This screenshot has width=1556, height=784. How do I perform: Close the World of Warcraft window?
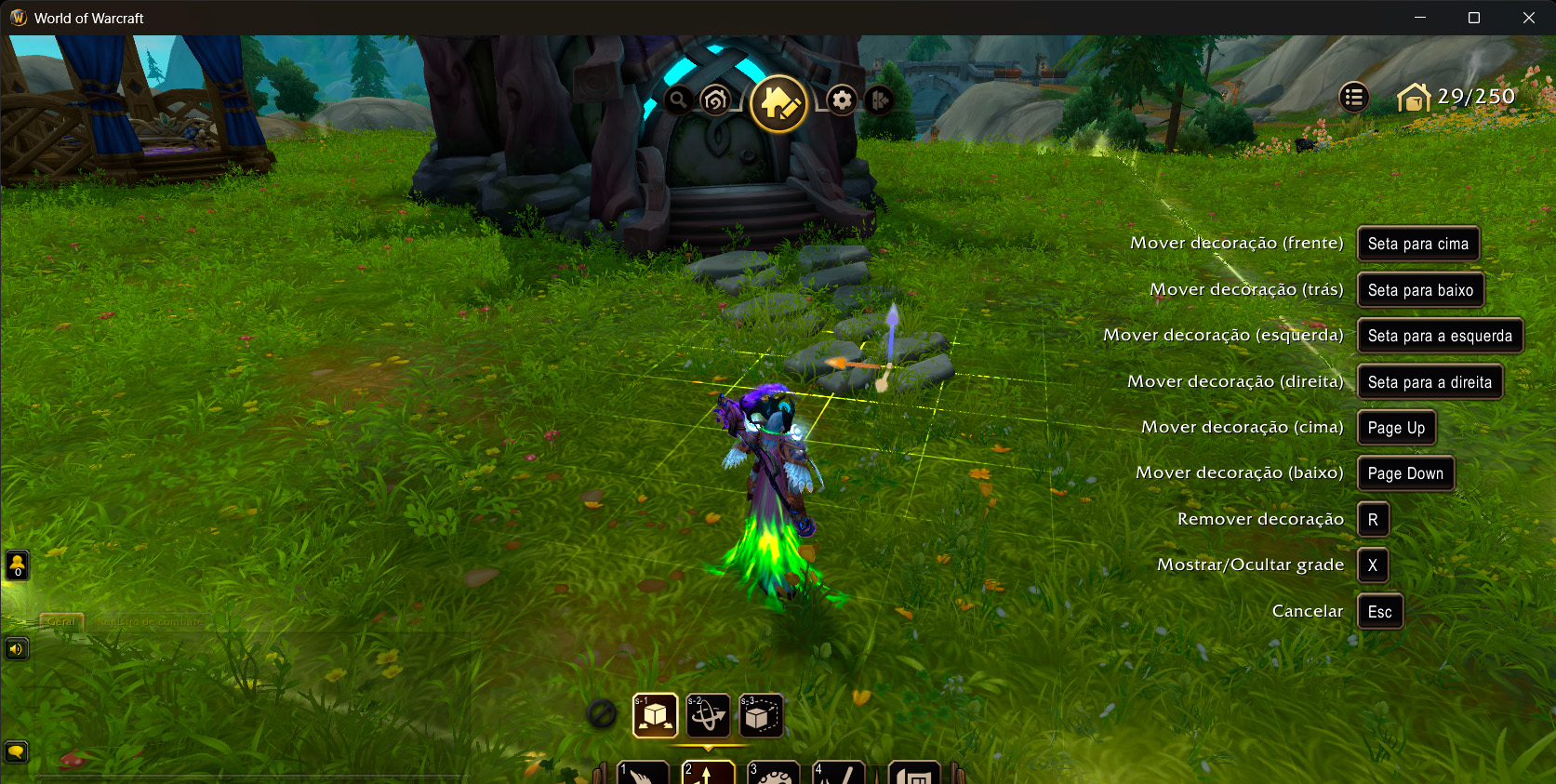(1528, 18)
